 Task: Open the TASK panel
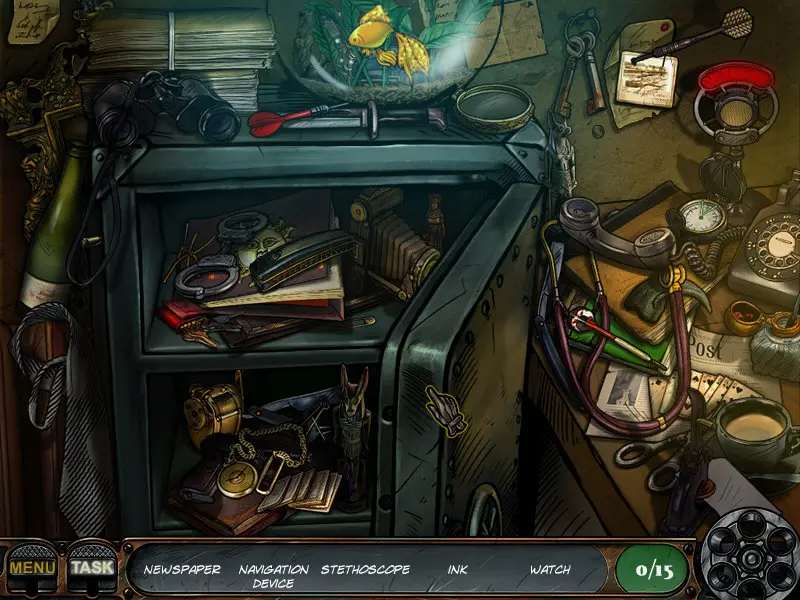coord(92,568)
